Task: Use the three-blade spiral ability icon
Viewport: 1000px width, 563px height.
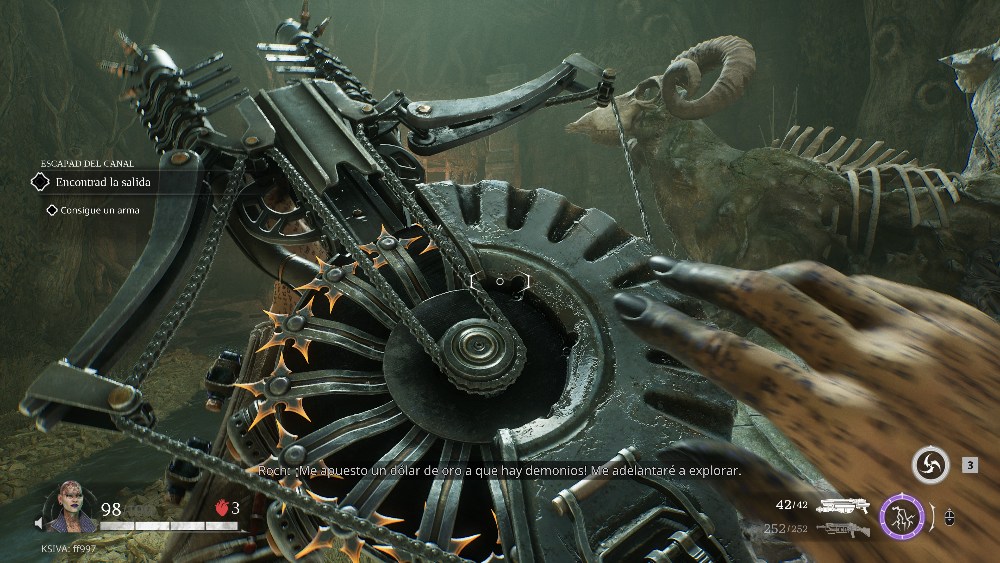Action: [930, 465]
